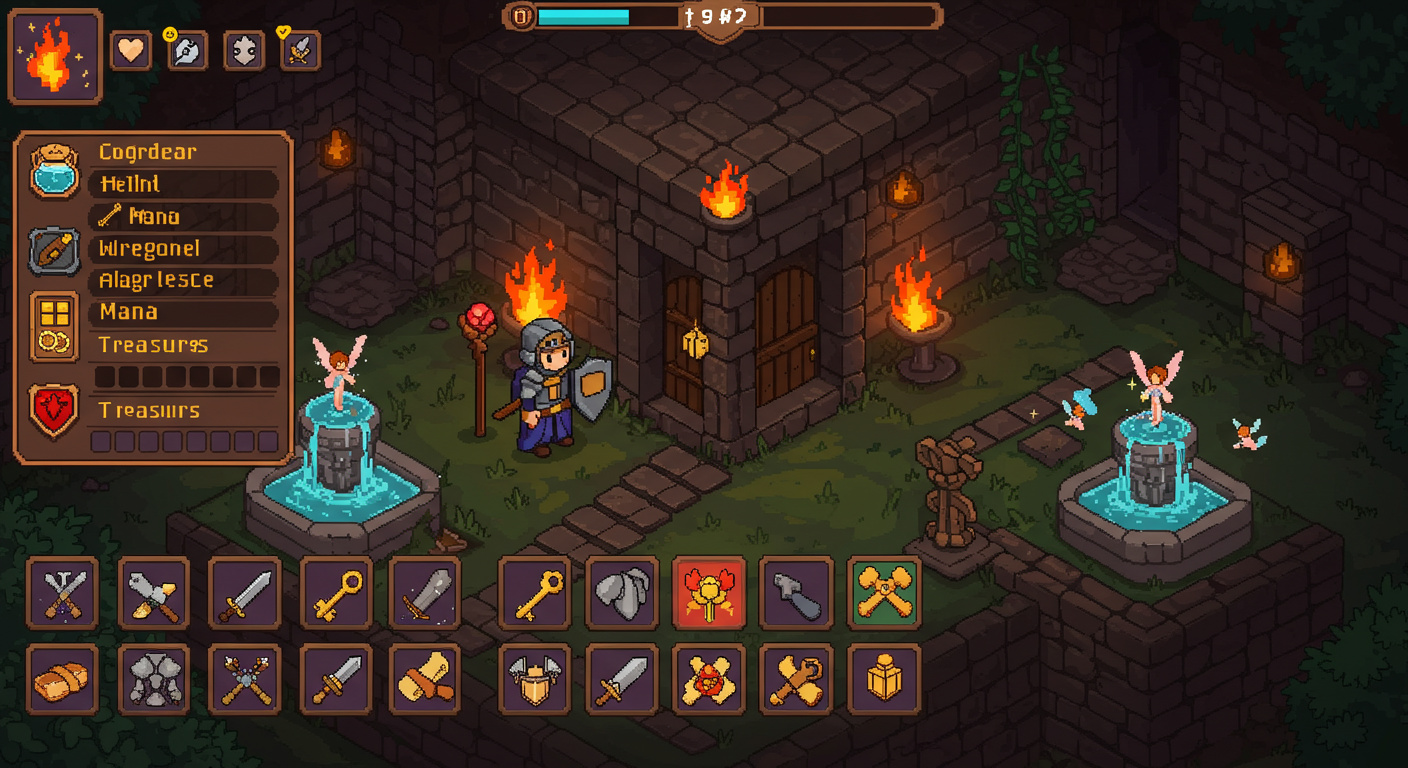Pick the crossed magic staves slot
Image resolution: width=1408 pixels, height=768 pixels.
click(244, 680)
